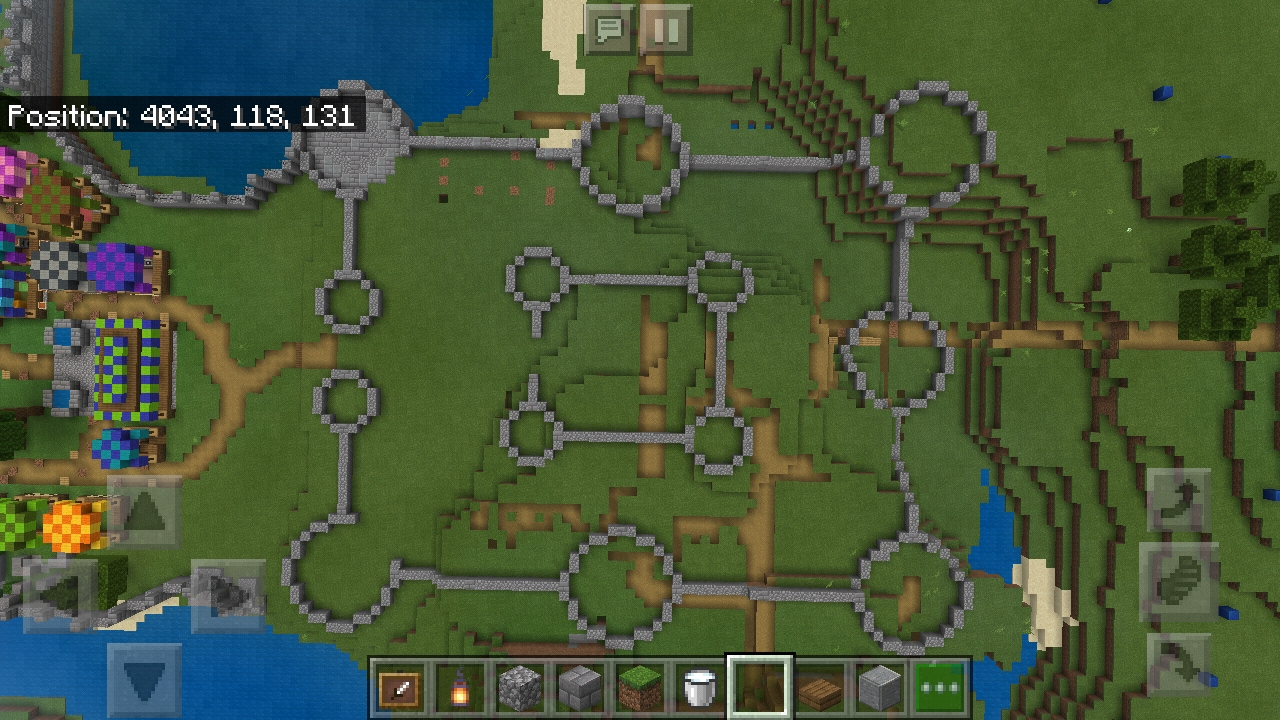The image size is (1280, 720).
Task: Select the smooth stone block
Action: 879,684
